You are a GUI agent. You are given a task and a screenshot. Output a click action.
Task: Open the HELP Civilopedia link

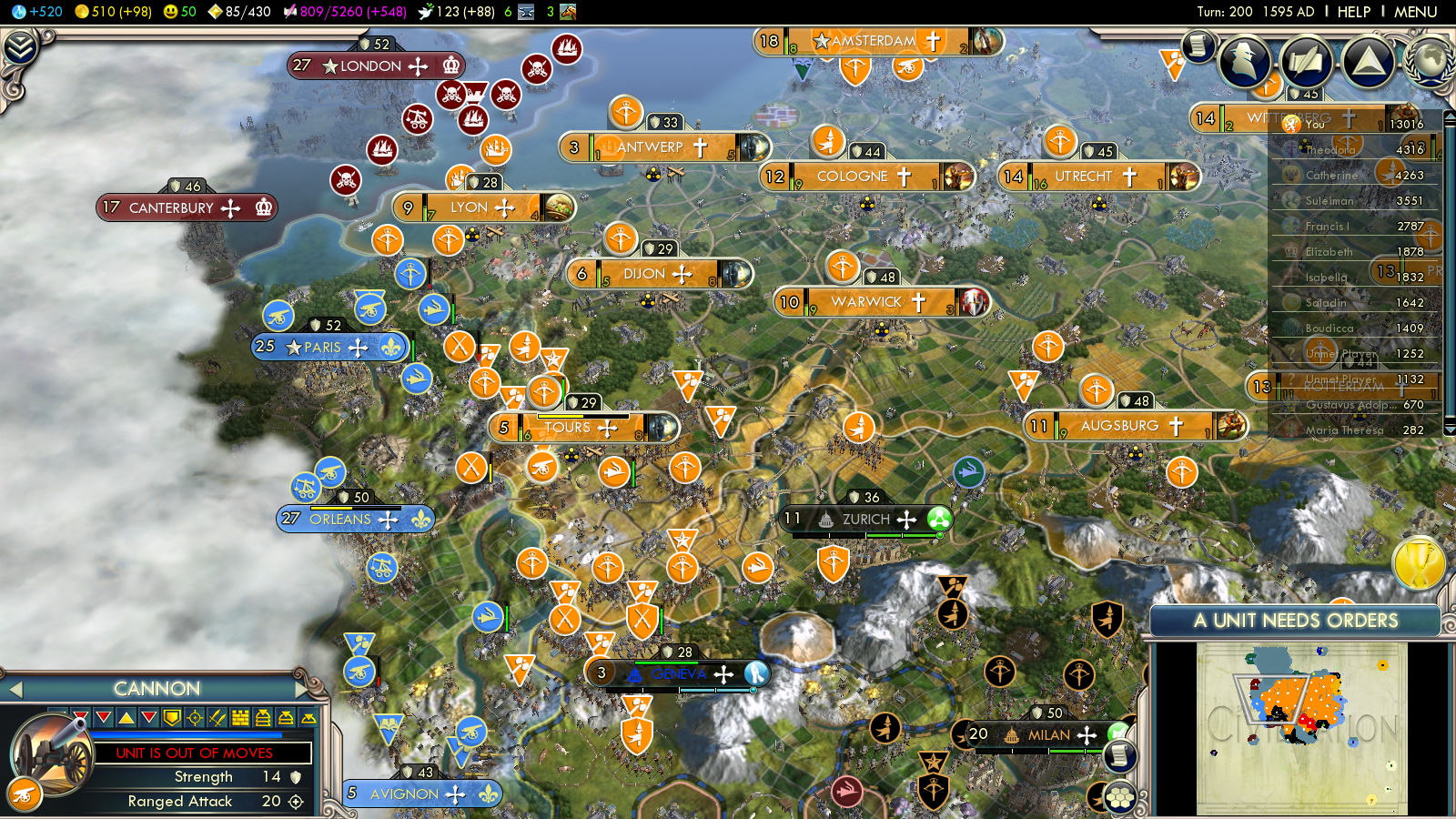[x=1353, y=12]
